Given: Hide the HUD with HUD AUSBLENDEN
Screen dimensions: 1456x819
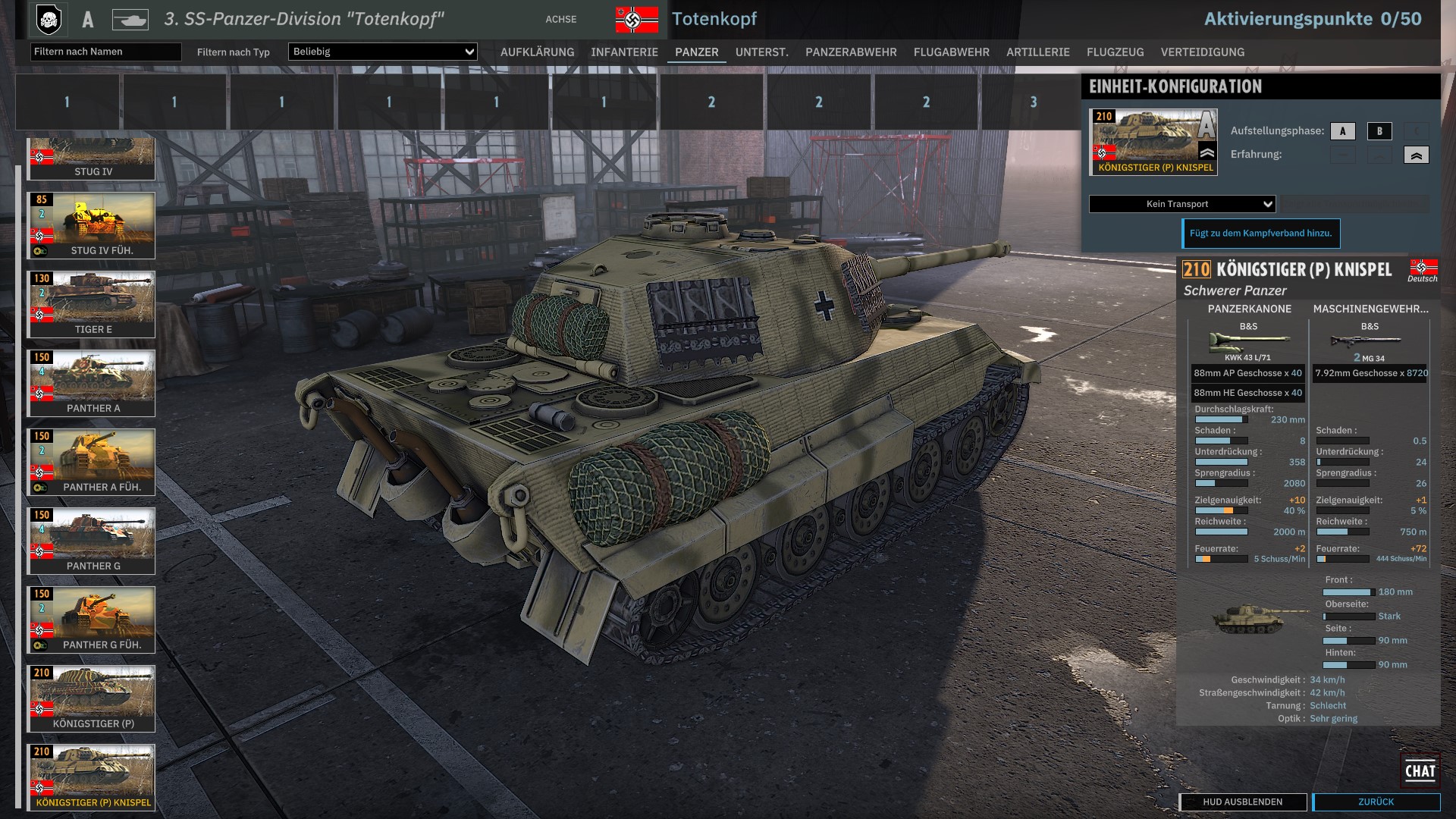Looking at the screenshot, I should [1242, 802].
